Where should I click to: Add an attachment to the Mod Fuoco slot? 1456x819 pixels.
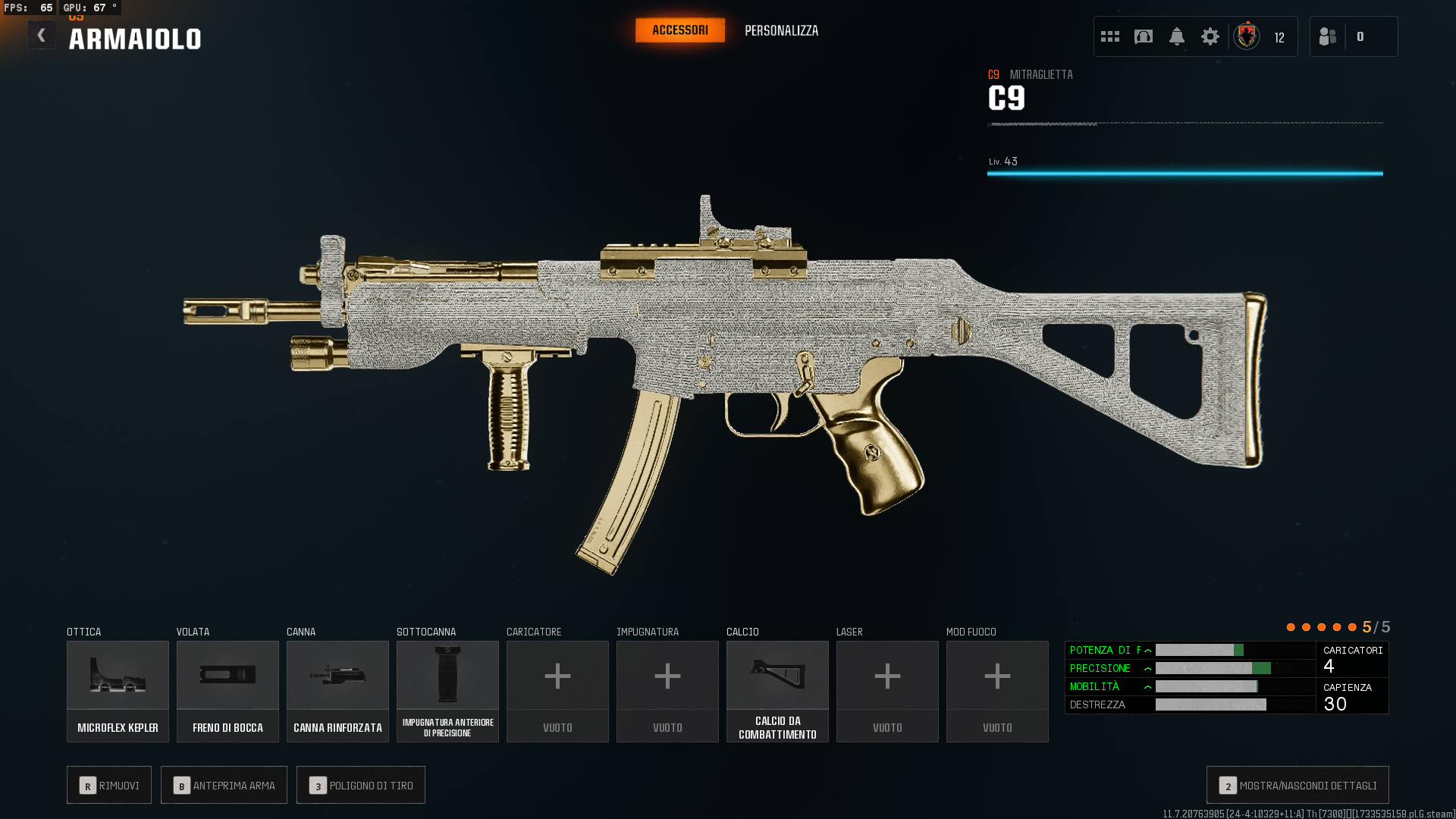(997, 691)
